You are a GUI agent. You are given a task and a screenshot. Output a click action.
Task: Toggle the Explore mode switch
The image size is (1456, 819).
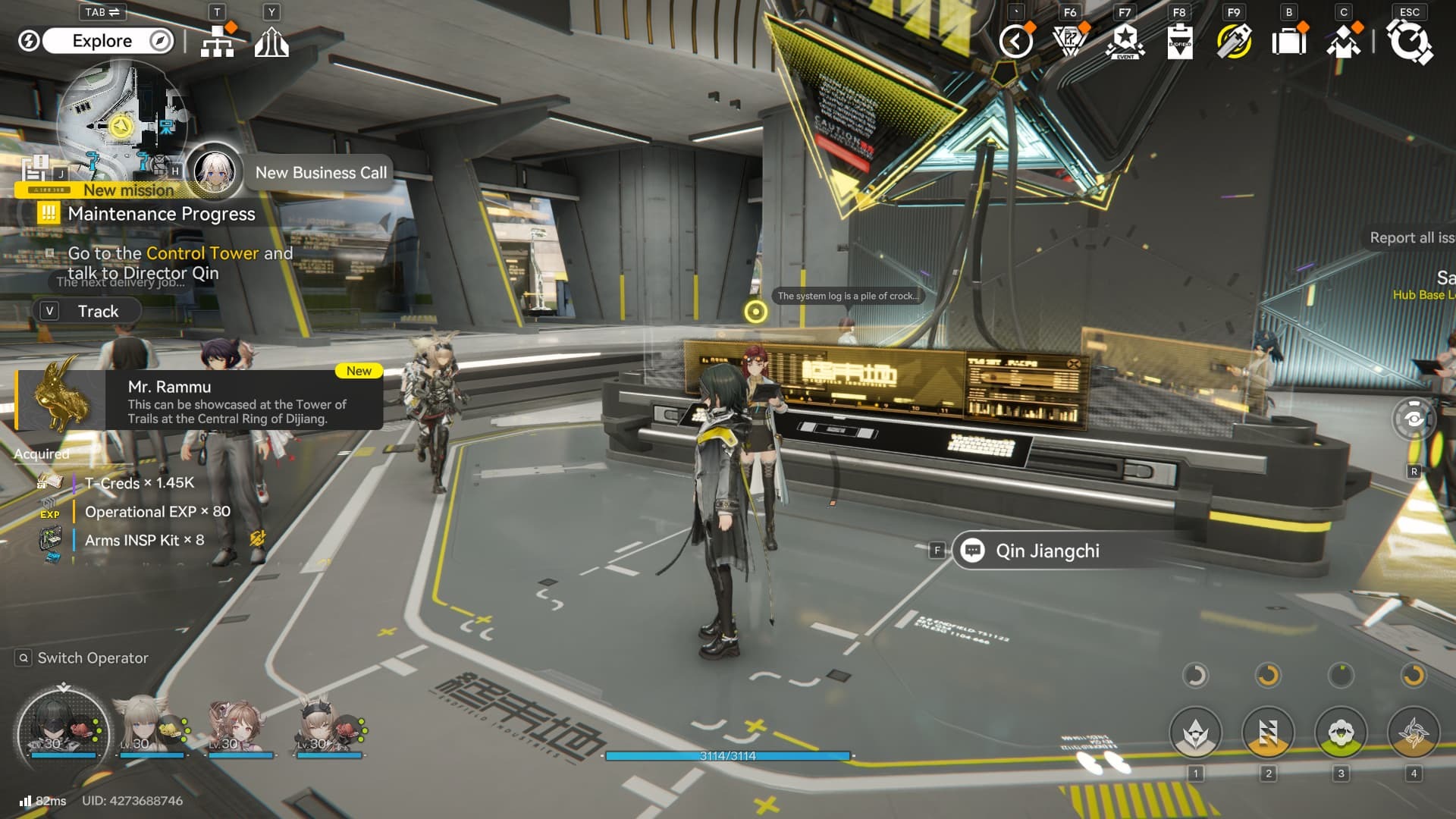[x=102, y=41]
